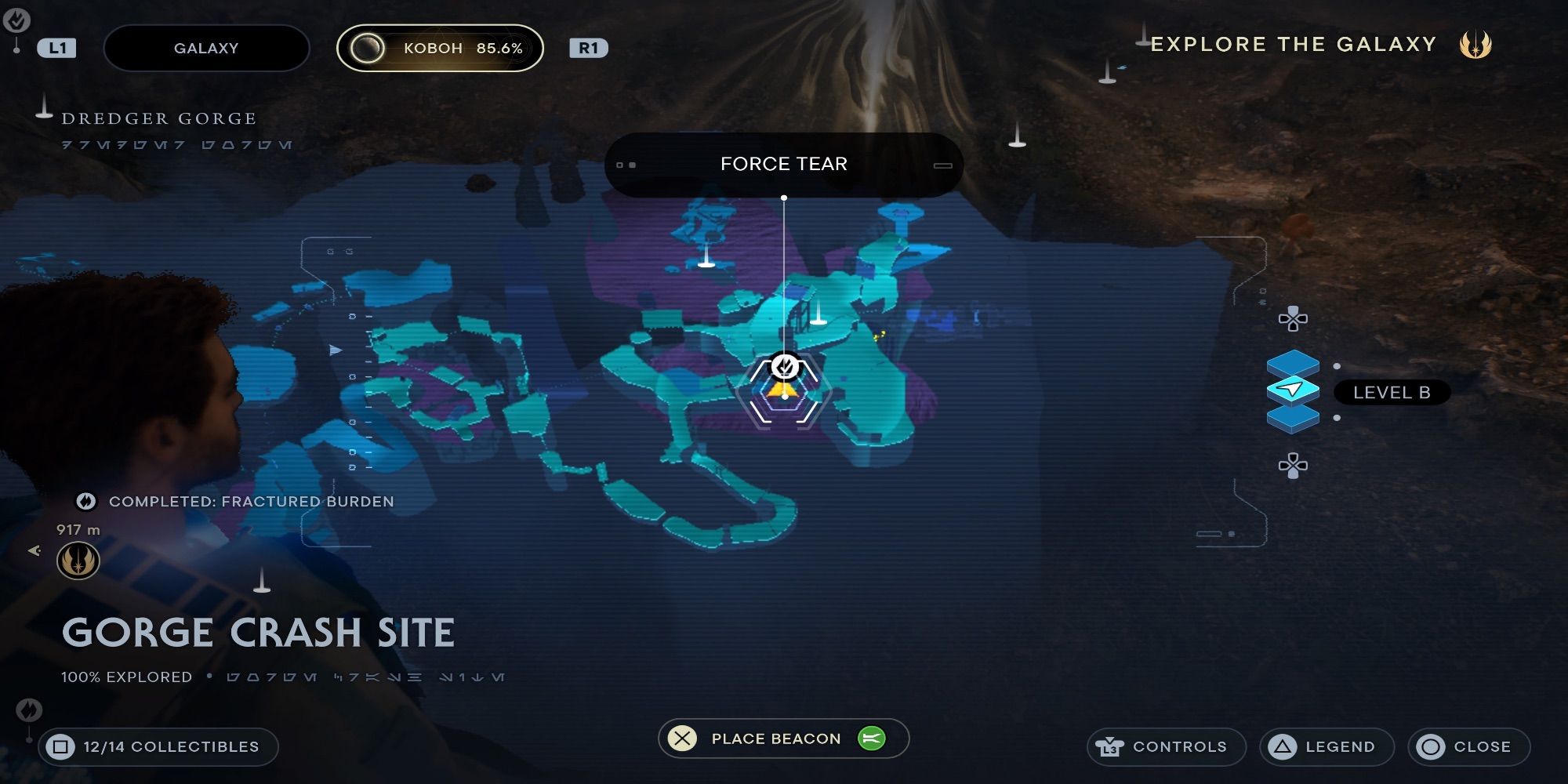Open the Jedi meditation point at 917 m

78,561
